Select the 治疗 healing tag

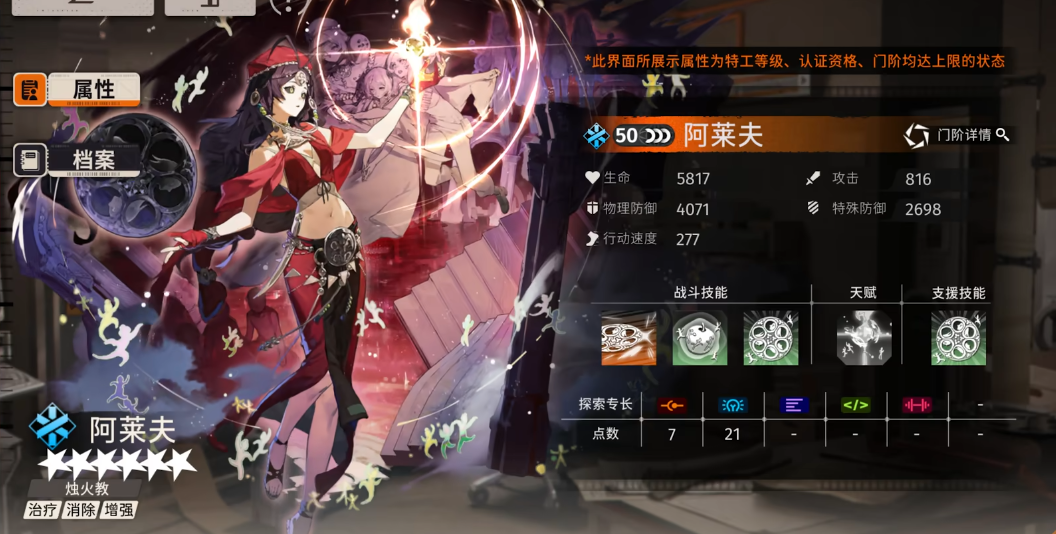[x=43, y=510]
